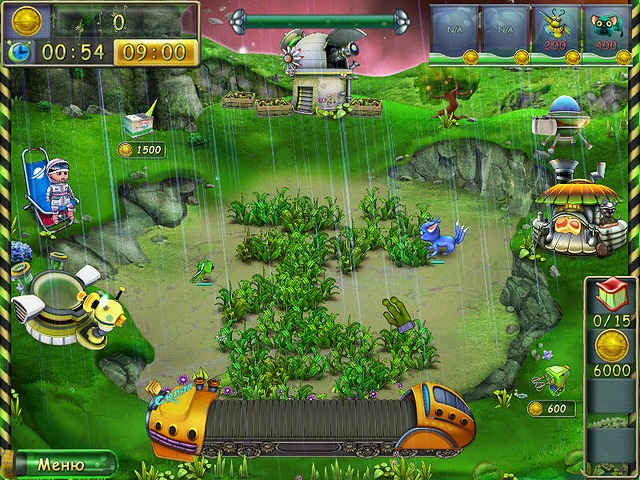Click the 600 coin upgrade button
Viewport: 640px width, 480px height.
[x=552, y=409]
